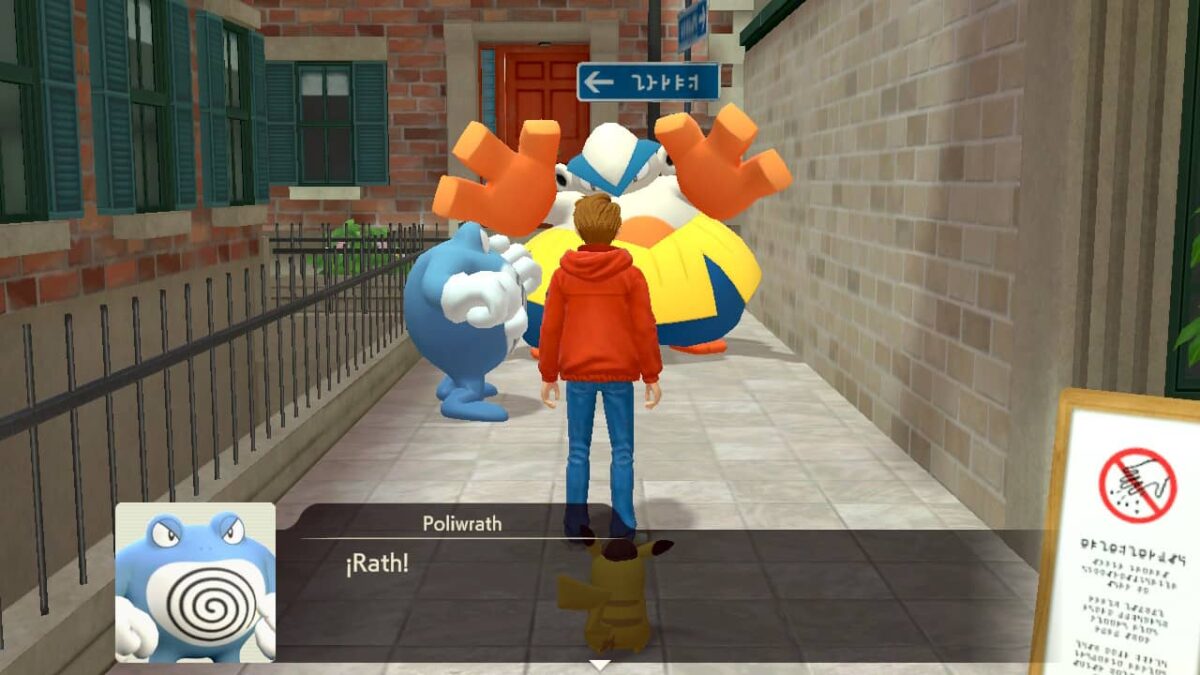This screenshot has width=1200, height=675.
Task: Click the Poliwrath speaker portrait
Action: 195,582
